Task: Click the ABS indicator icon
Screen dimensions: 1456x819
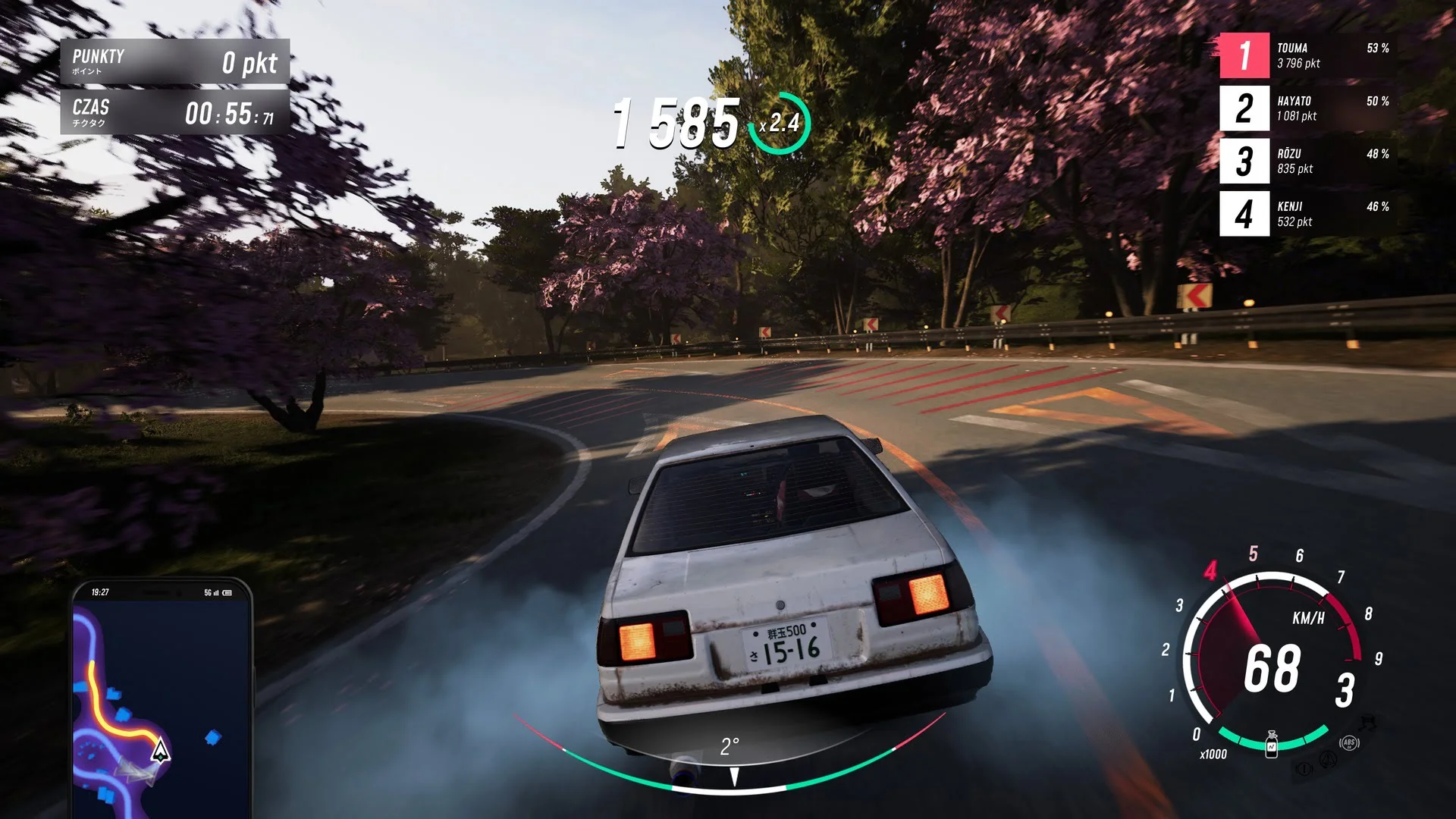Action: click(1349, 743)
